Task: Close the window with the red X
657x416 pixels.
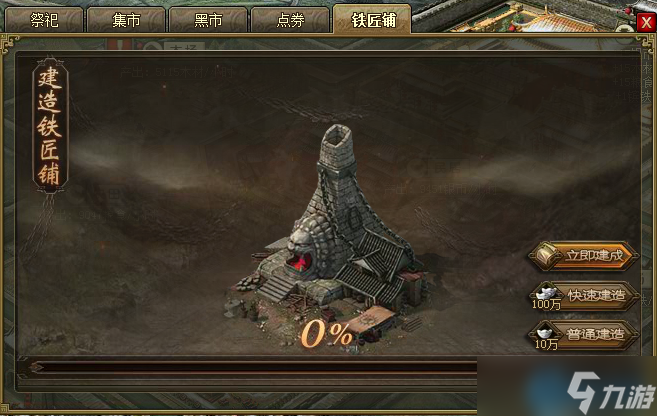Action: pyautogui.click(x=646, y=22)
